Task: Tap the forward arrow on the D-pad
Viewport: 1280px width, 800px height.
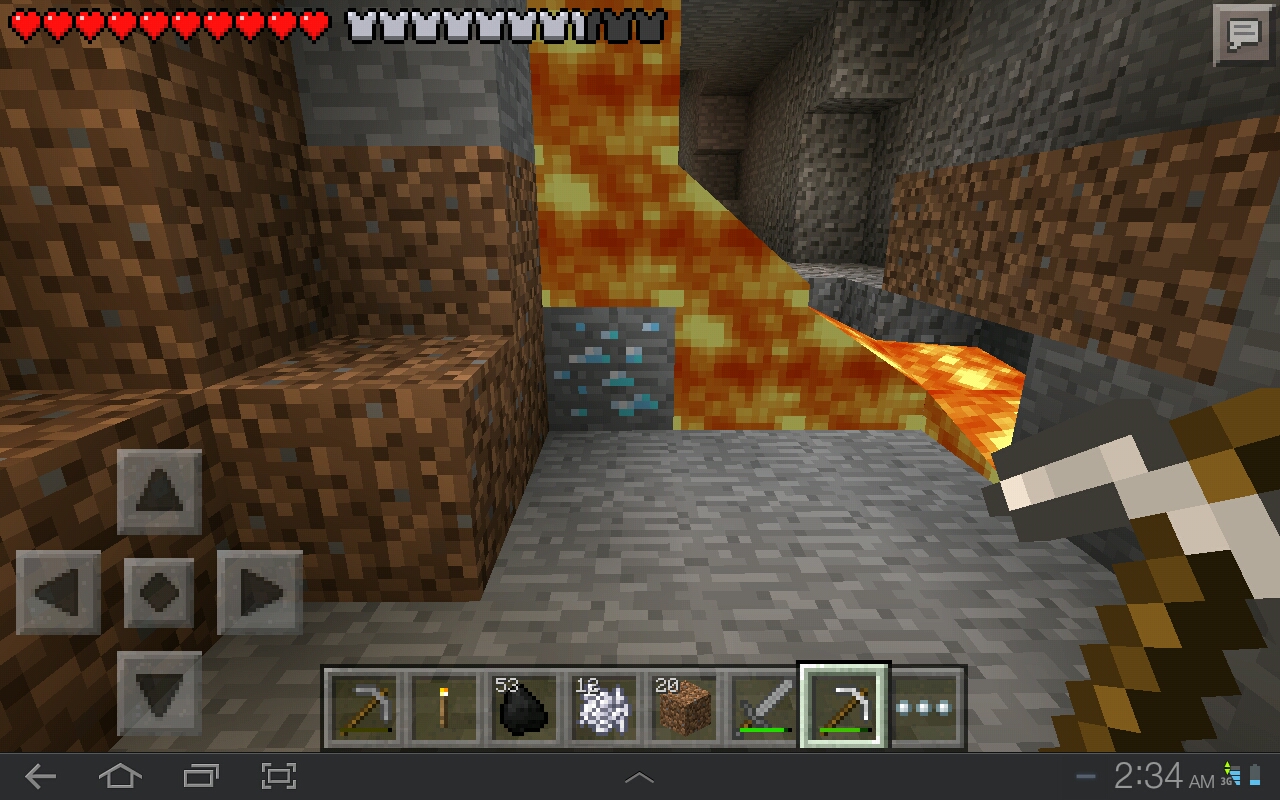Action: coord(159,491)
